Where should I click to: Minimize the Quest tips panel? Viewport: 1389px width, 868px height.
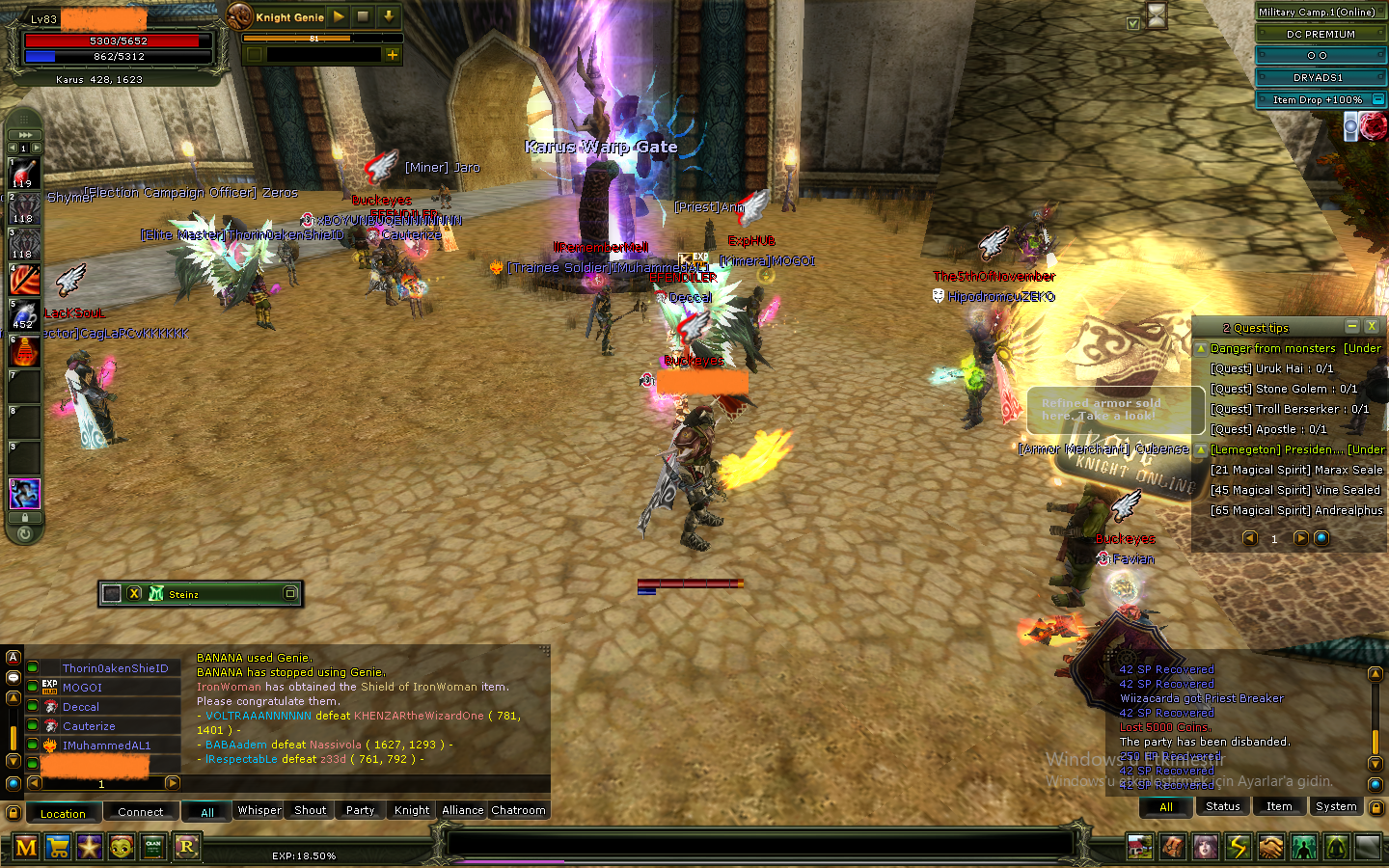(1352, 327)
